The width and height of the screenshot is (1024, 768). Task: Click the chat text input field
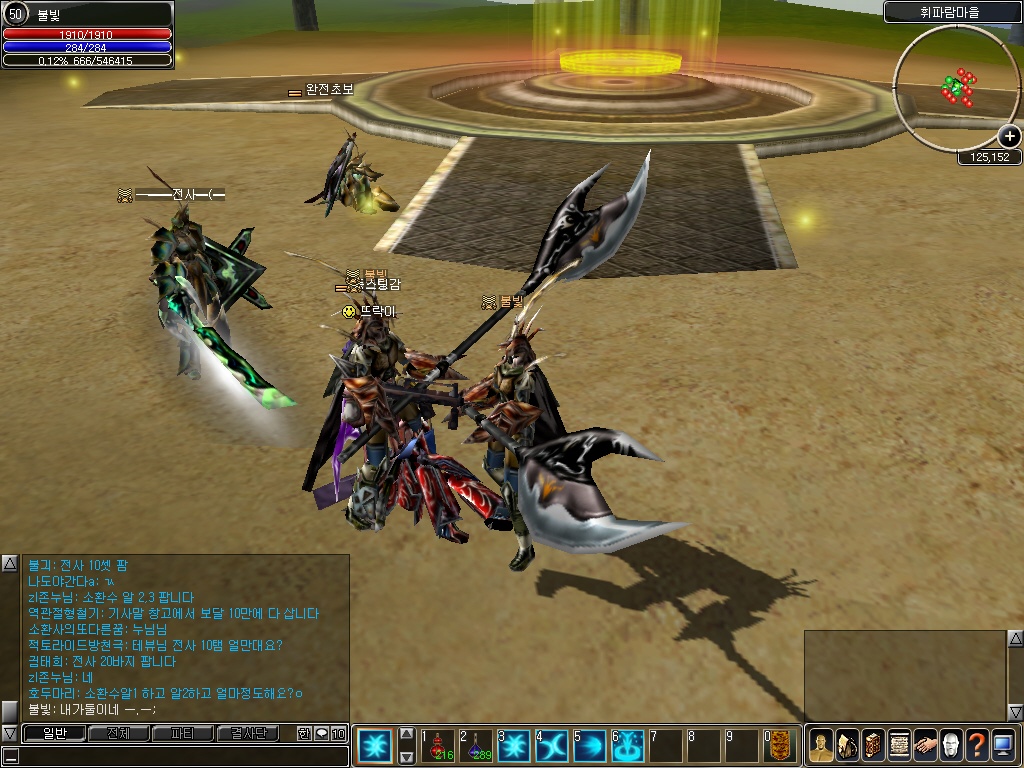click(180, 756)
